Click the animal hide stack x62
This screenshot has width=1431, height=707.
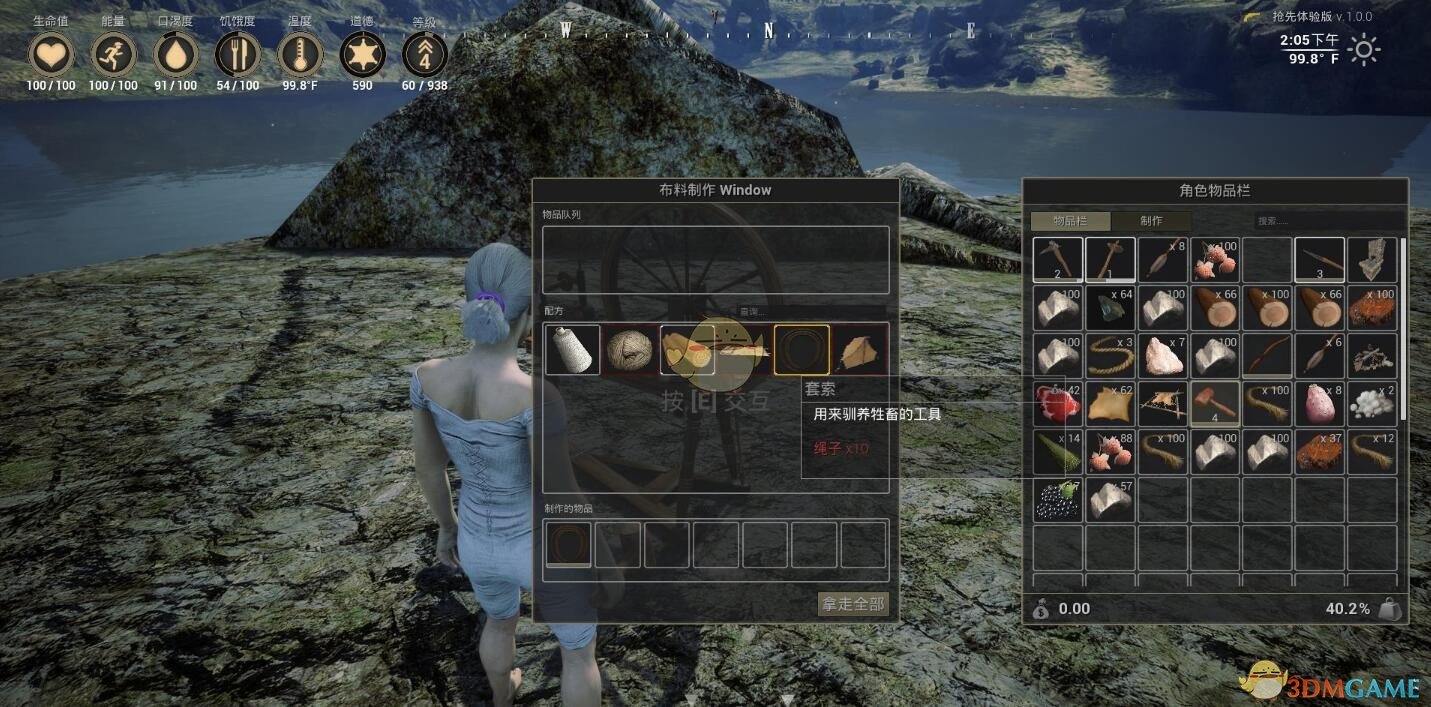[x=1110, y=404]
